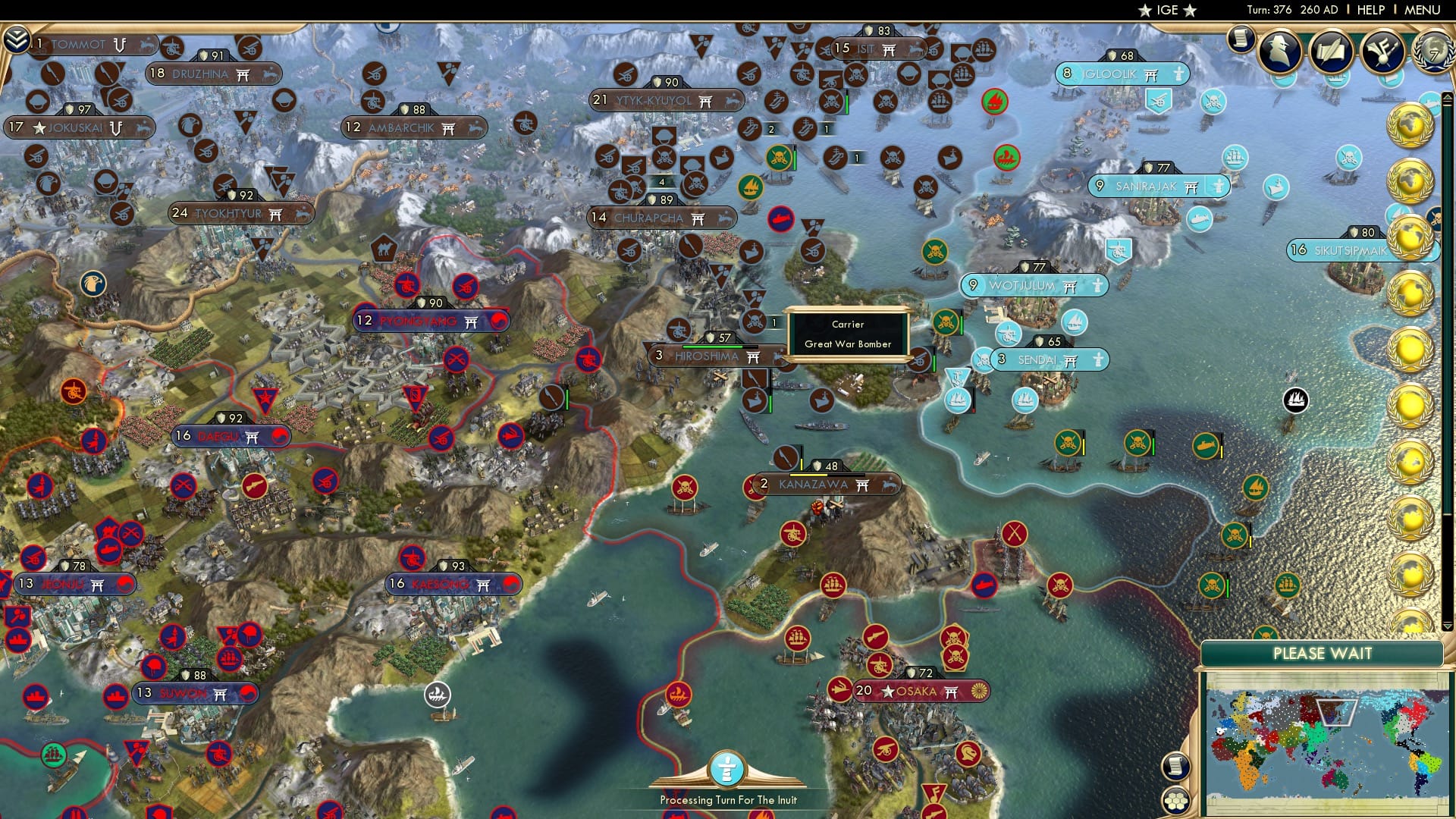
Task: Expand the Osaka city banner
Action: tap(920, 691)
